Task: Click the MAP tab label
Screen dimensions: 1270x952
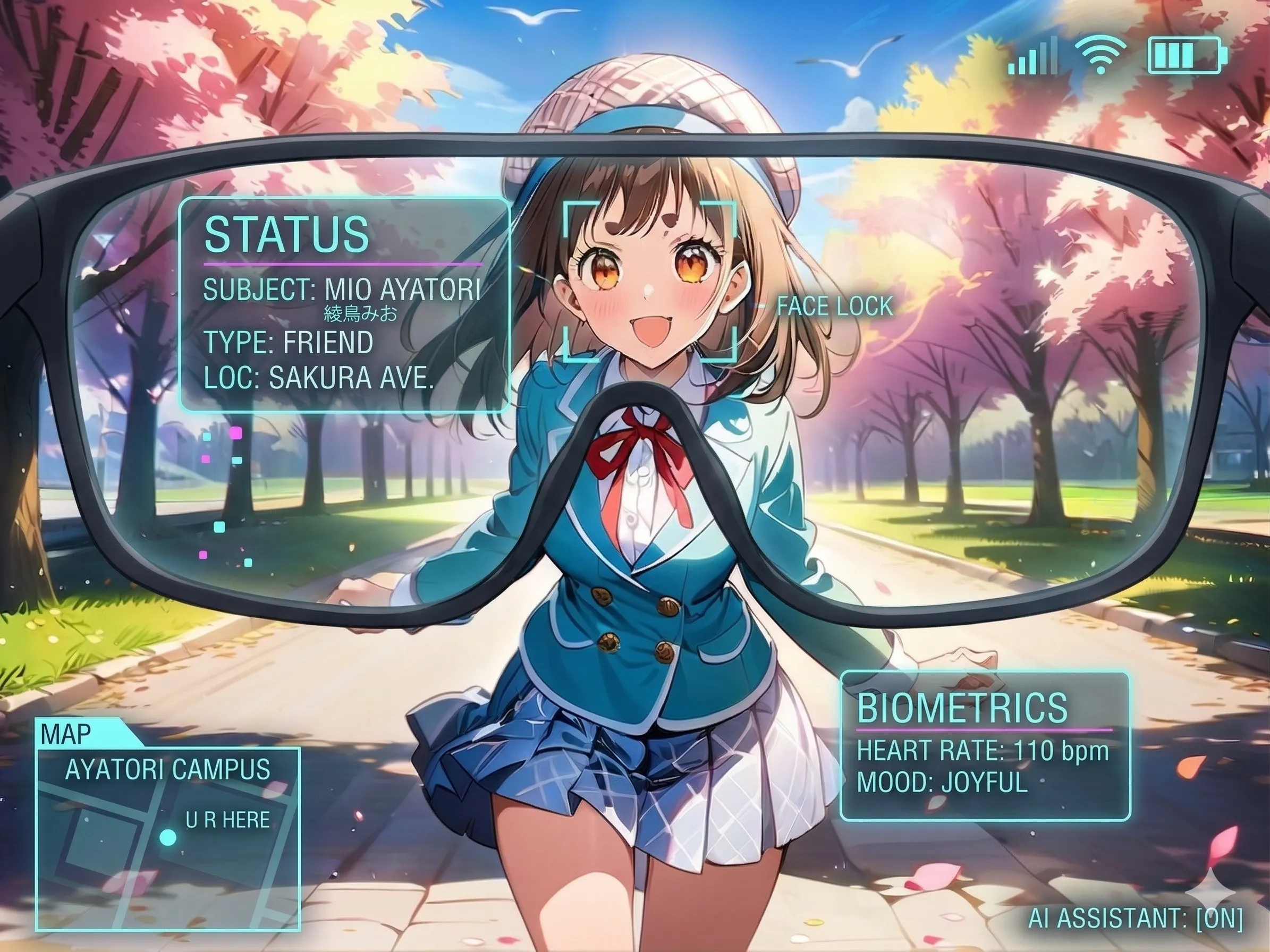Action: pyautogui.click(x=66, y=734)
